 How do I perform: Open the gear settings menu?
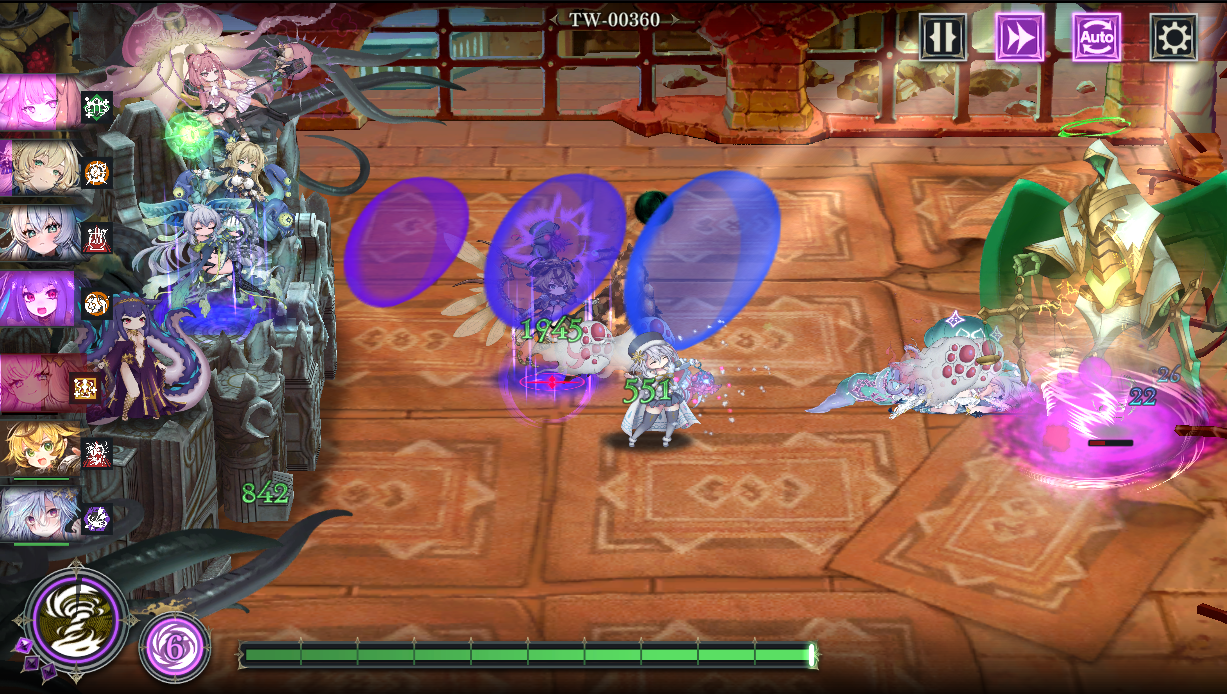1173,38
